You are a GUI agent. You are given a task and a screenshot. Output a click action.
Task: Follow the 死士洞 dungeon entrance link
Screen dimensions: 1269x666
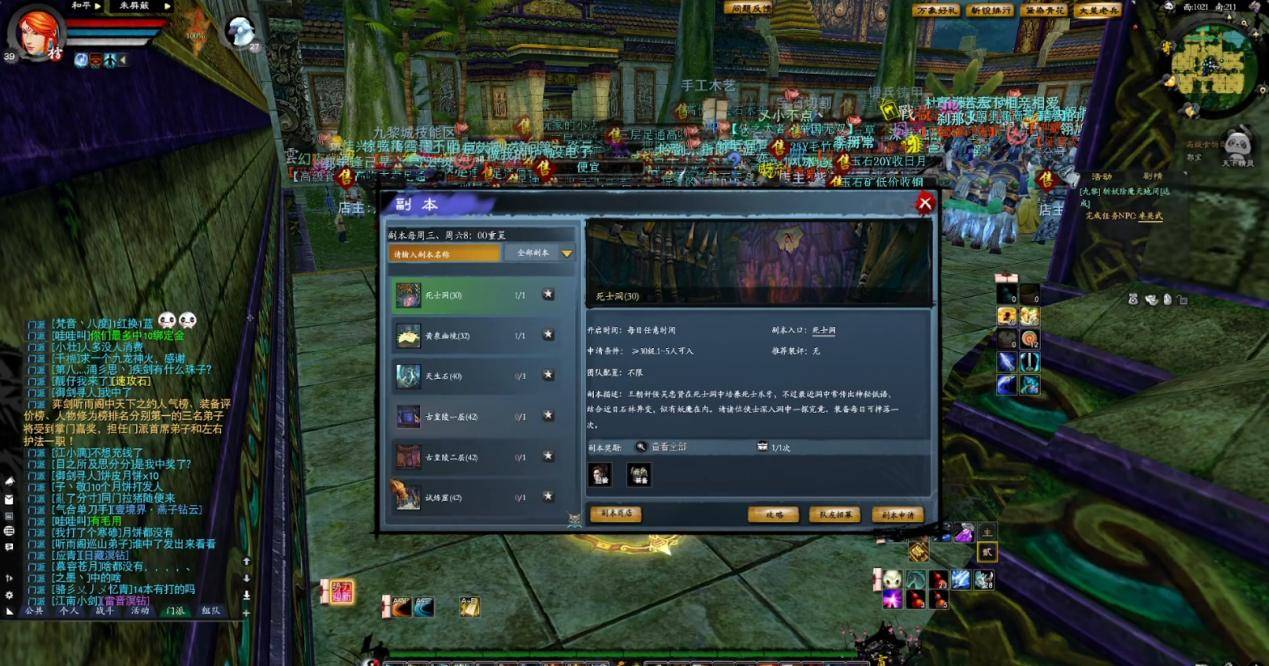(823, 330)
